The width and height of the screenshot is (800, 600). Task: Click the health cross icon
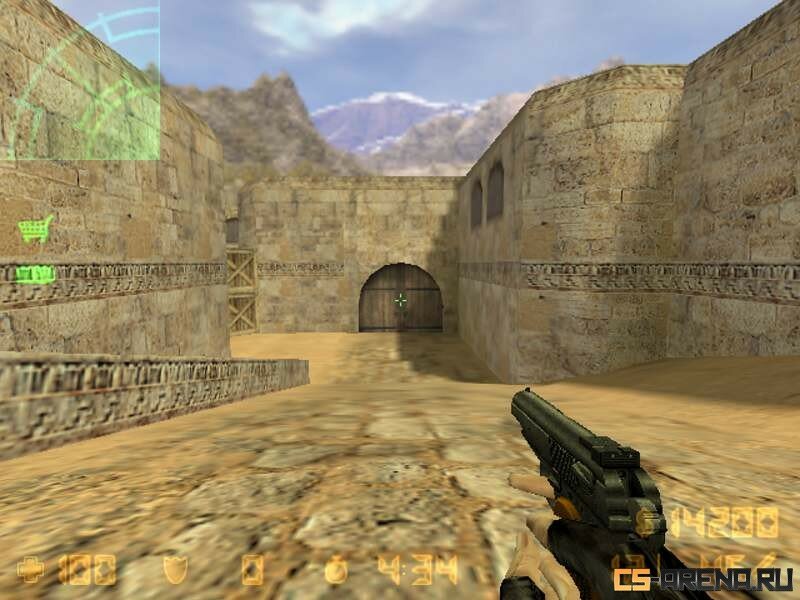[x=31, y=570]
